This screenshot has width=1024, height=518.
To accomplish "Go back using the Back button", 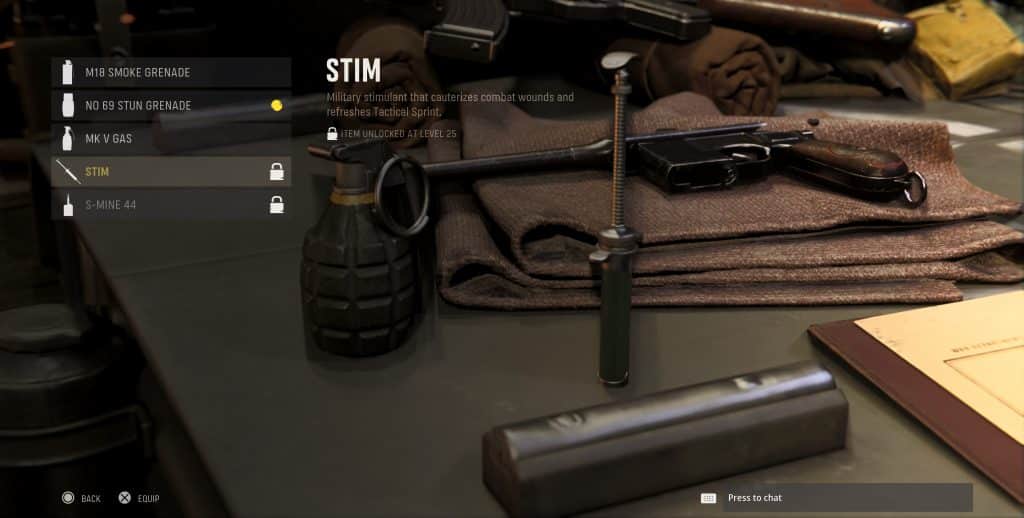I will coord(81,498).
